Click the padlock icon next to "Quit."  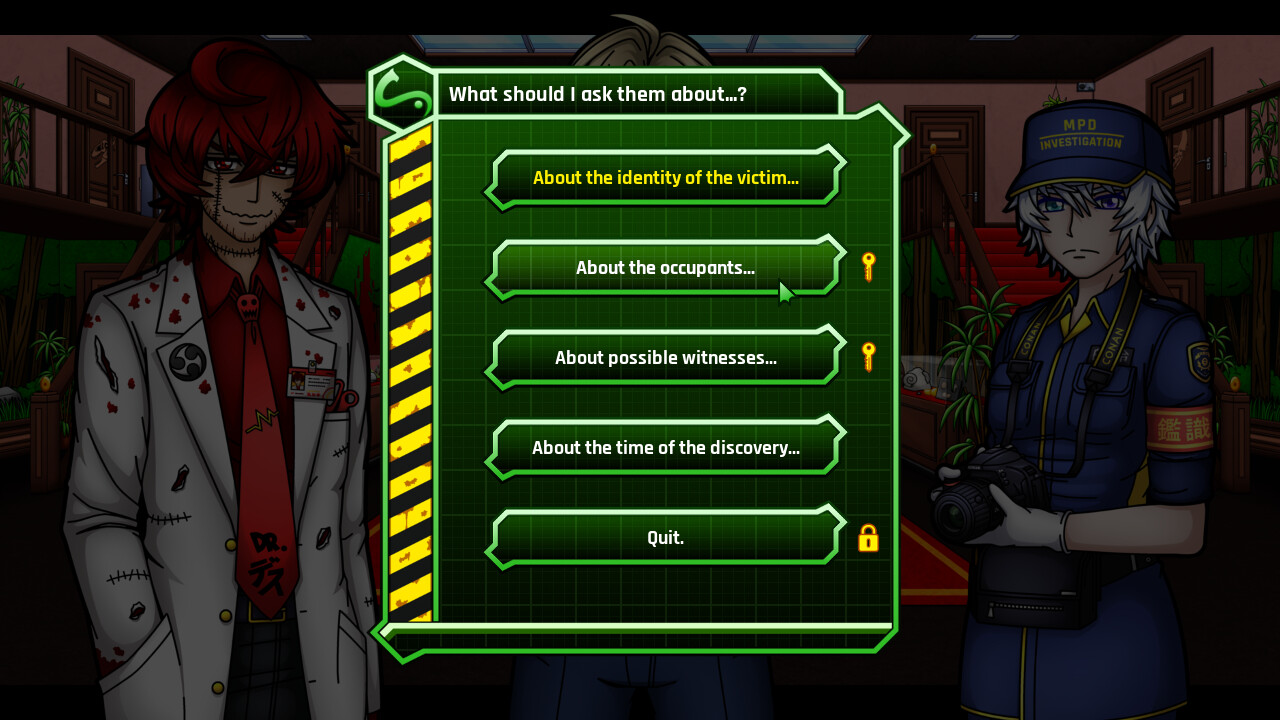point(869,540)
